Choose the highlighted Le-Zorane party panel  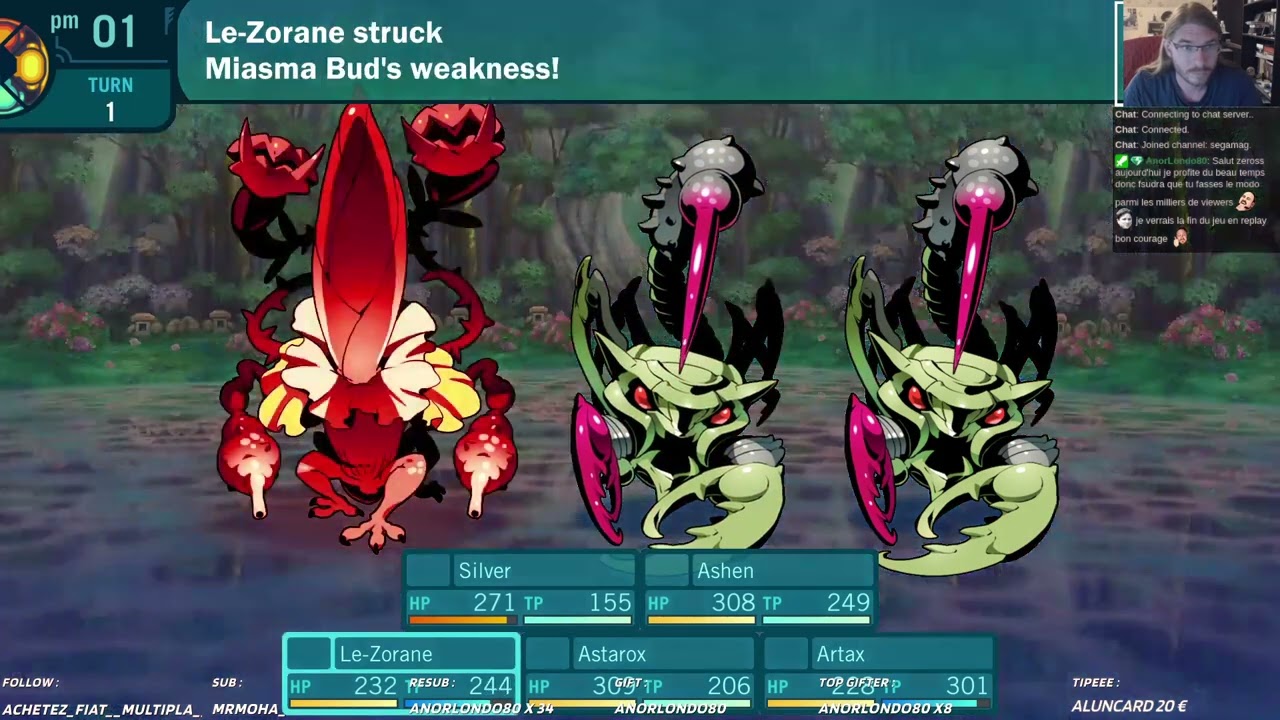[x=401, y=672]
